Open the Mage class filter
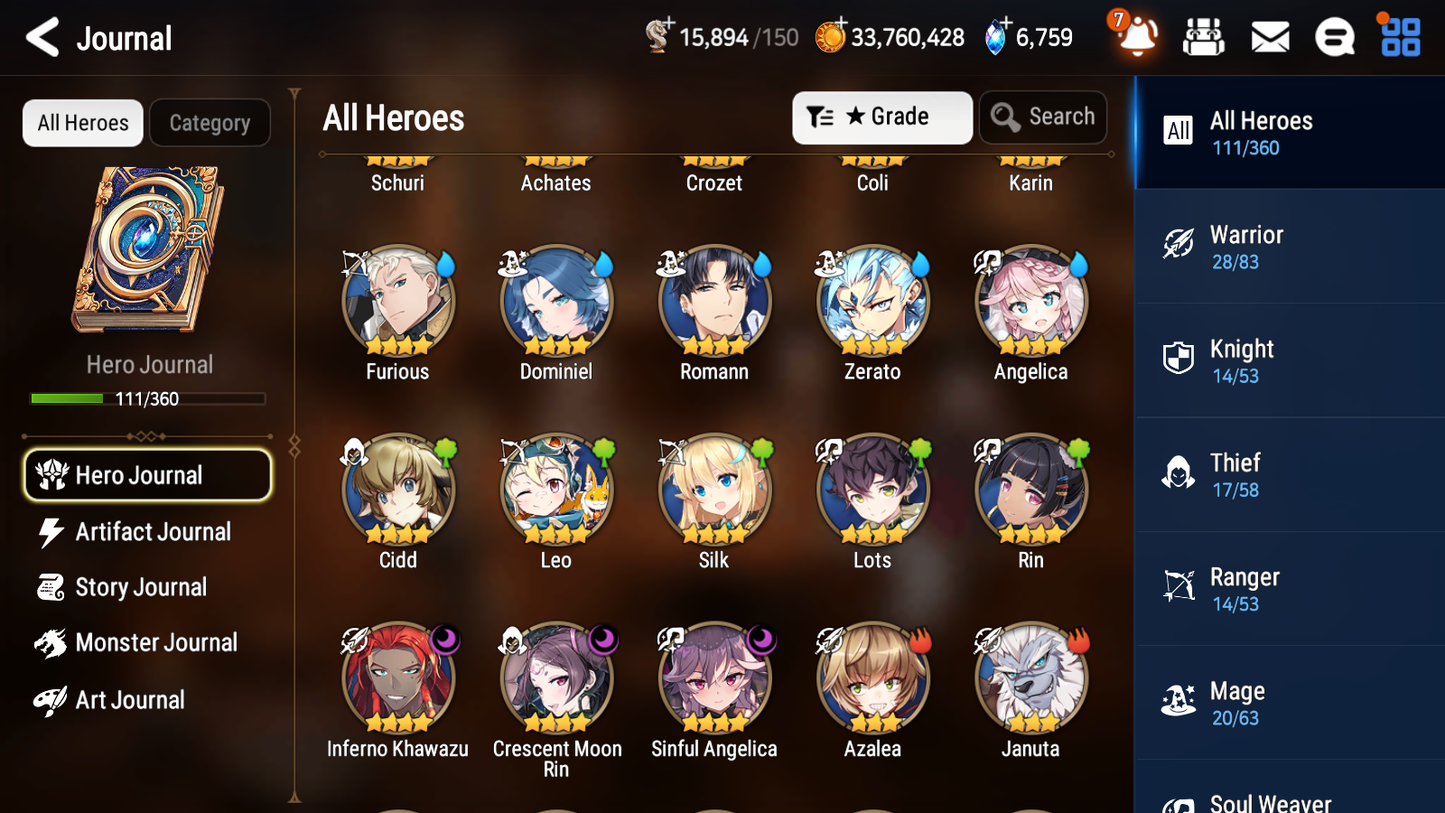This screenshot has width=1445, height=813. tap(1289, 702)
